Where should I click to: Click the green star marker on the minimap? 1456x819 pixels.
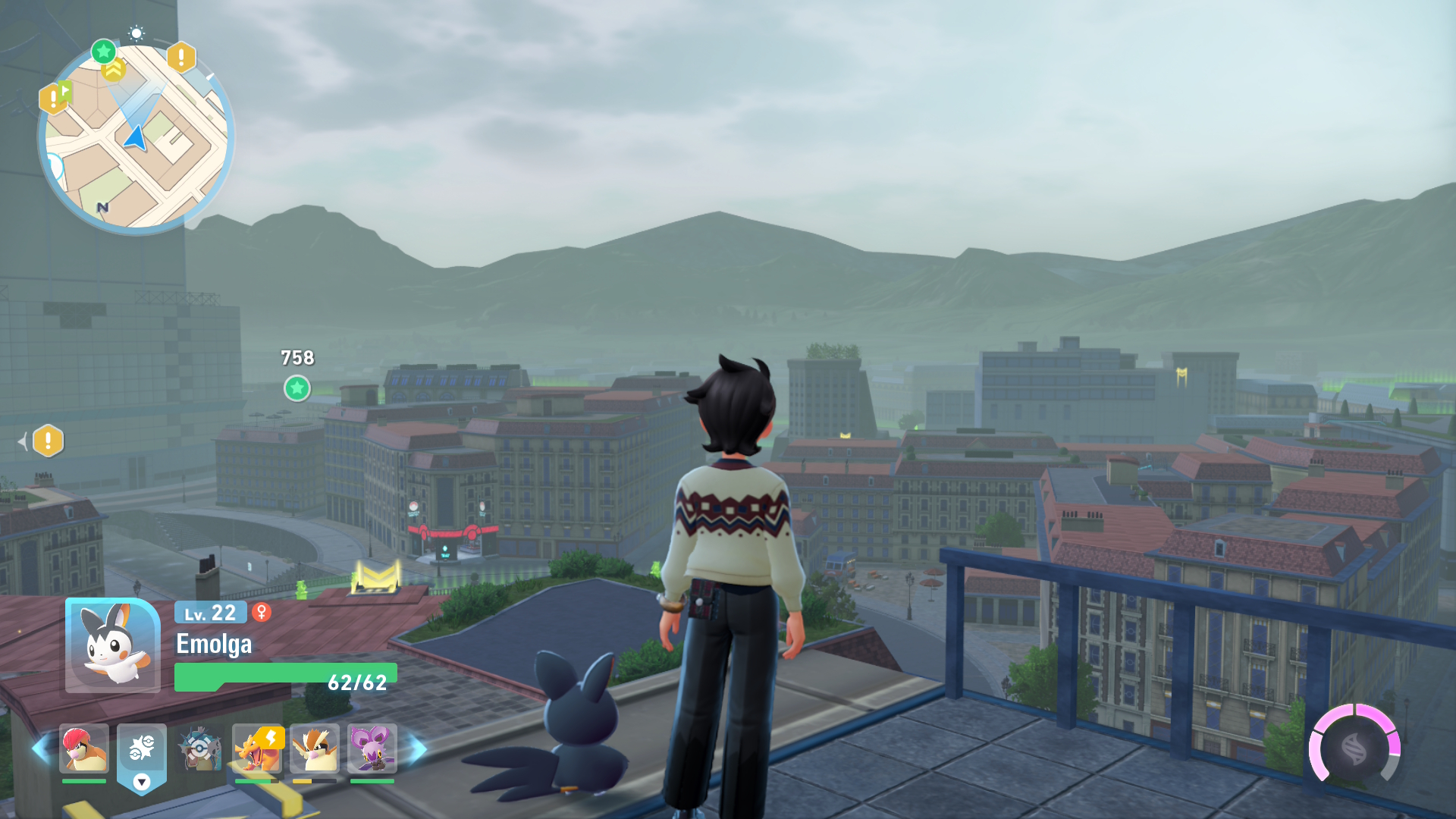pyautogui.click(x=103, y=52)
